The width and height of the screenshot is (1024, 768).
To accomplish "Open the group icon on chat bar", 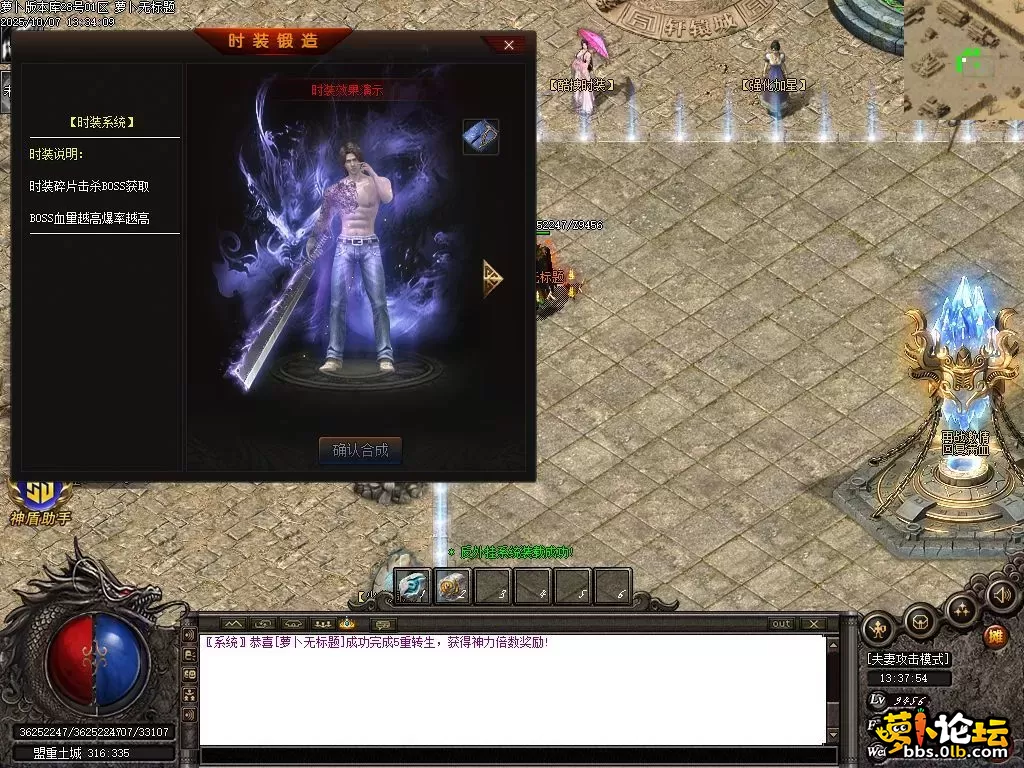I will pos(322,624).
